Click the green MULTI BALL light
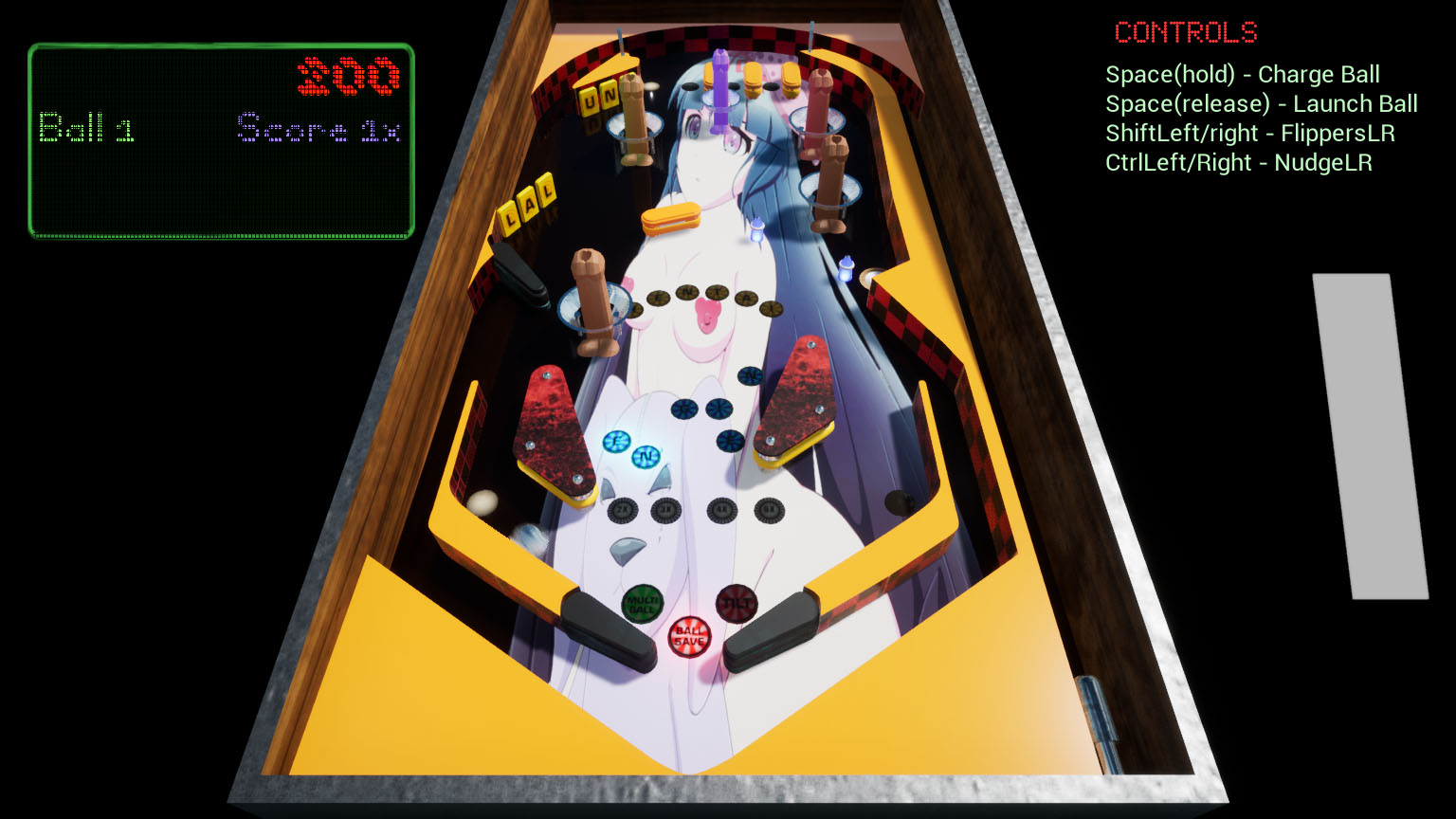Screen dimensions: 1456x819 [643, 601]
